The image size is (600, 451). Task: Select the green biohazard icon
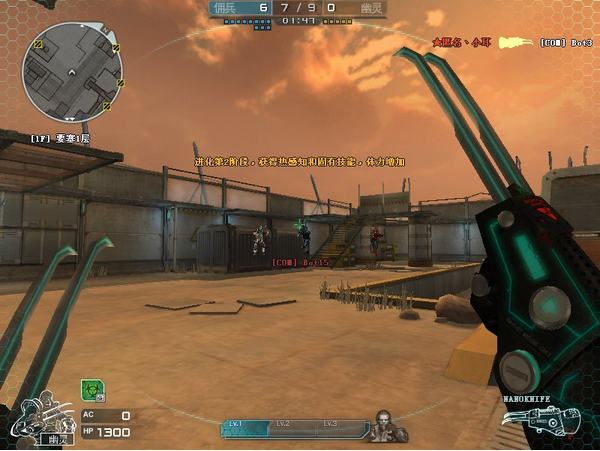pos(91,389)
